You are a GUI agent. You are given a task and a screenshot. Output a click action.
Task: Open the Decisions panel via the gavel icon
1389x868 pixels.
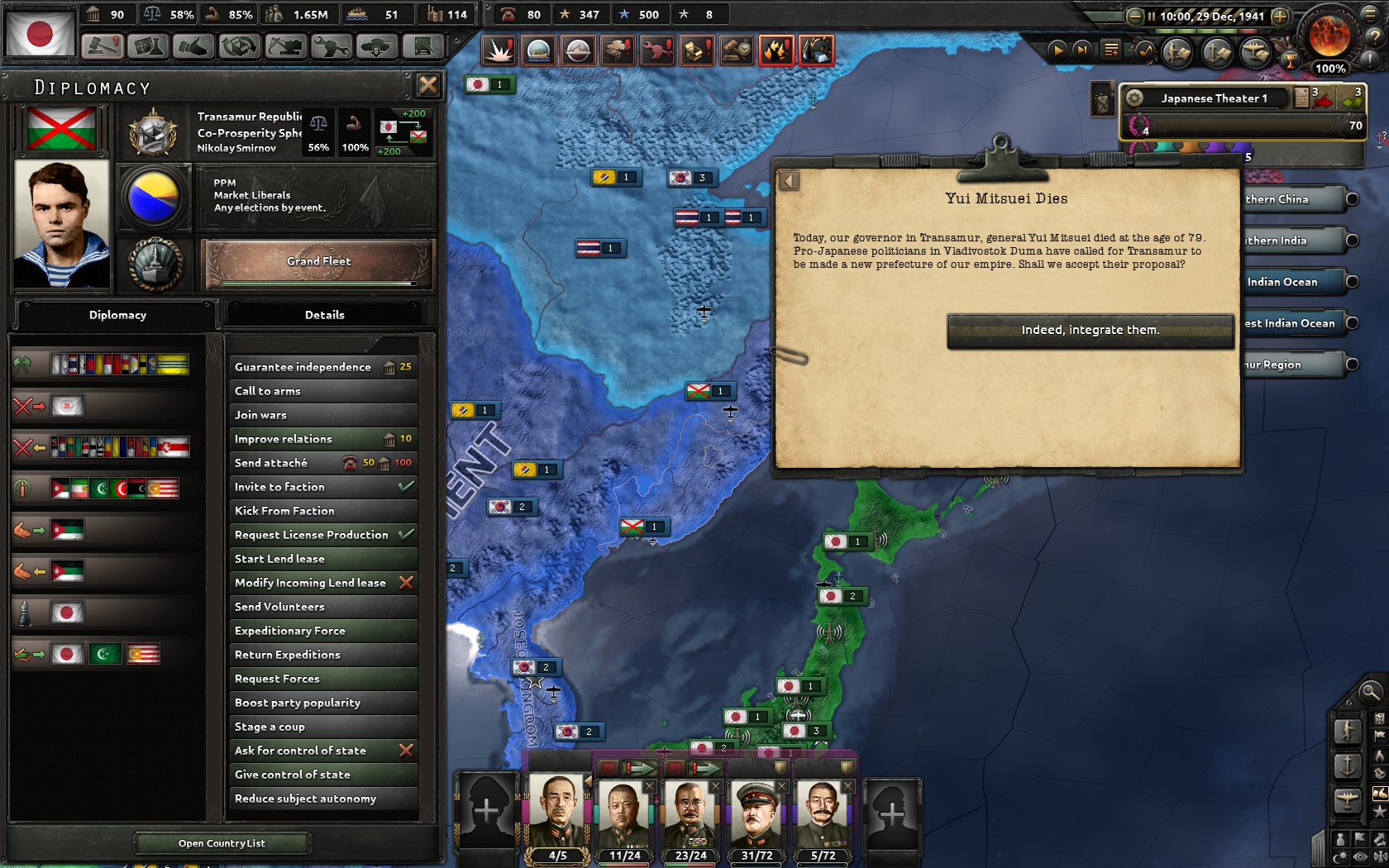point(101,47)
